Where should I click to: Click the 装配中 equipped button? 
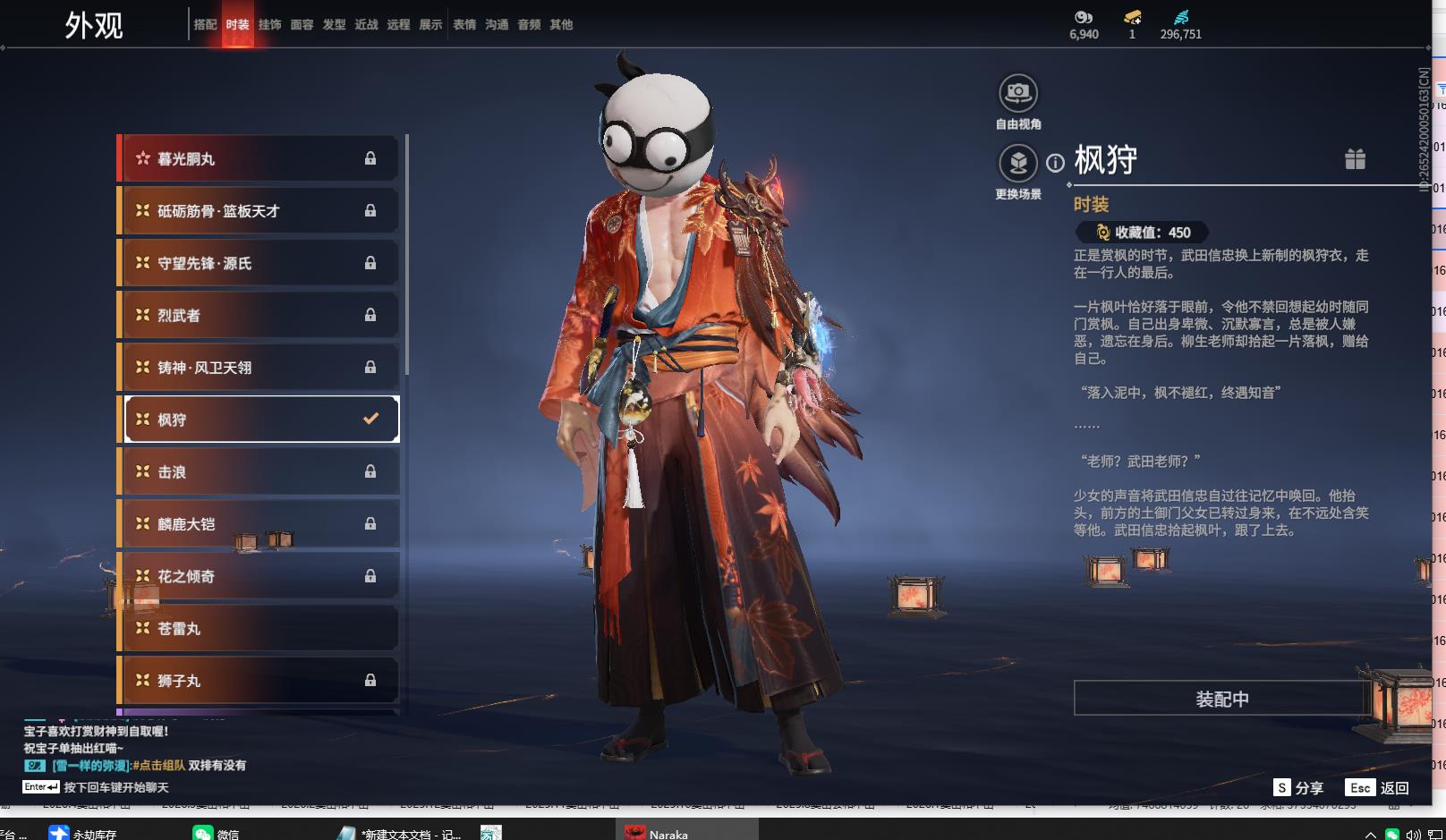(1222, 699)
